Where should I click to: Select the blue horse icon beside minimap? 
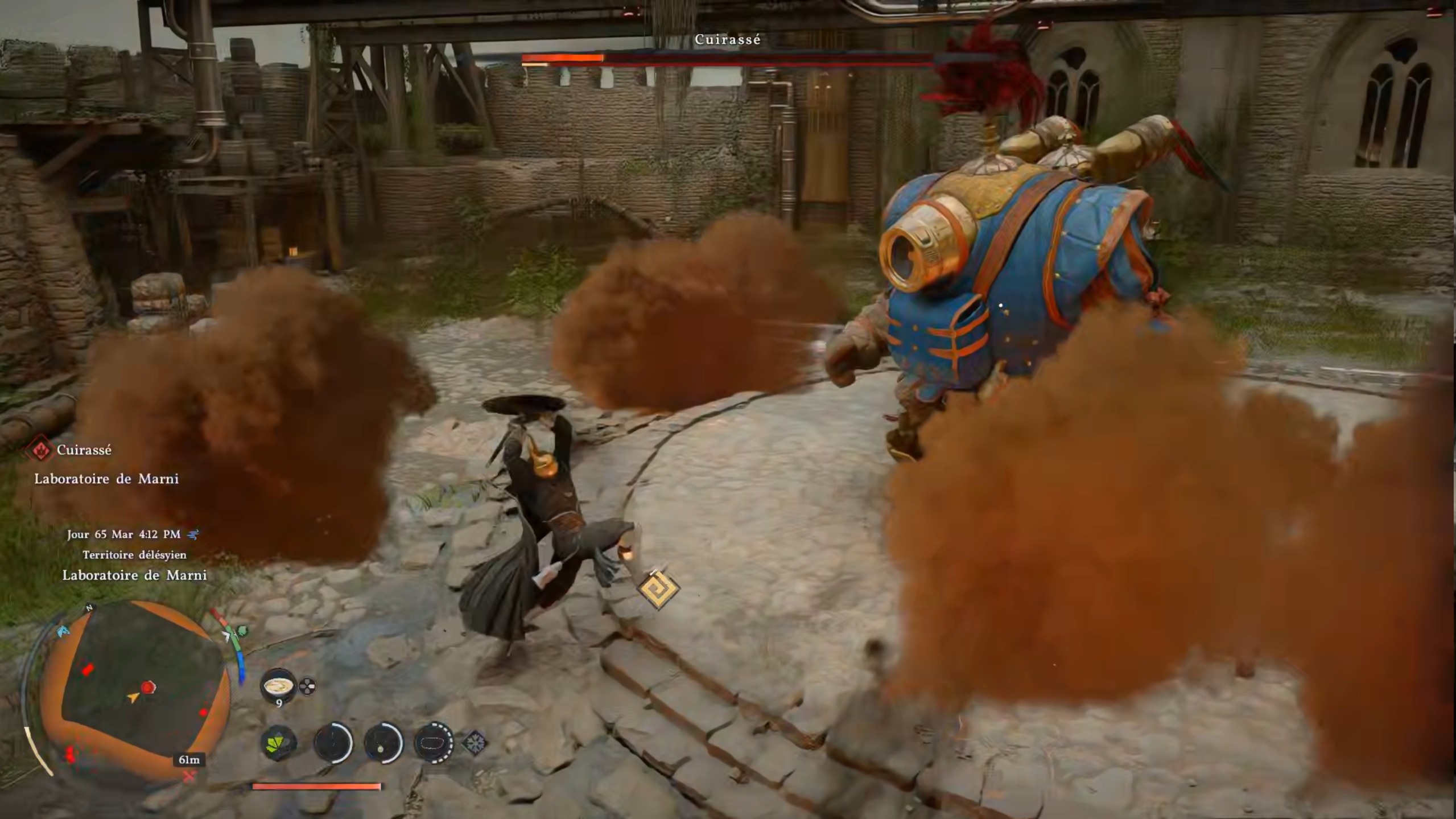coord(63,631)
